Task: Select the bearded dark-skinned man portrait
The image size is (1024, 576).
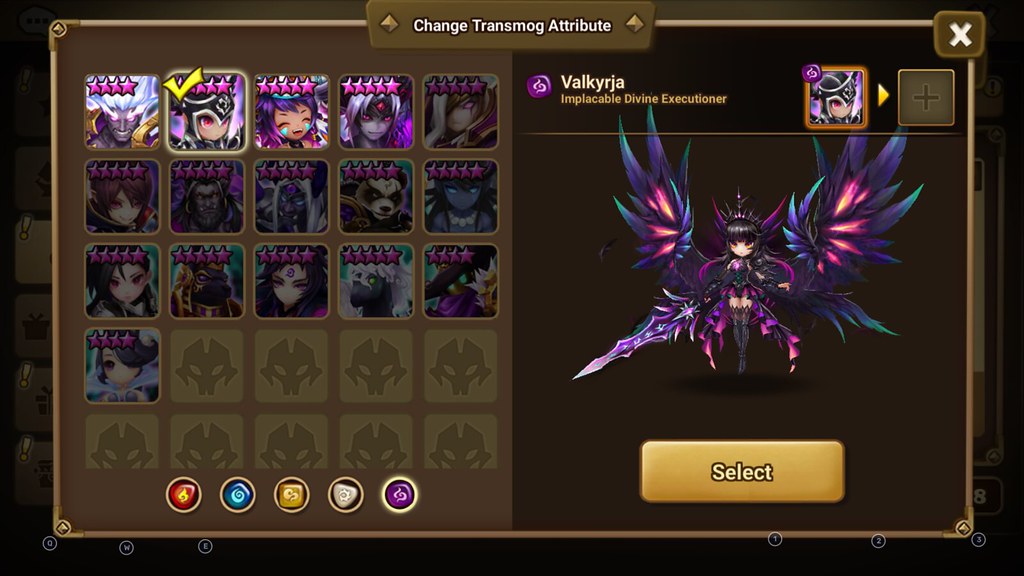Action: pos(207,197)
